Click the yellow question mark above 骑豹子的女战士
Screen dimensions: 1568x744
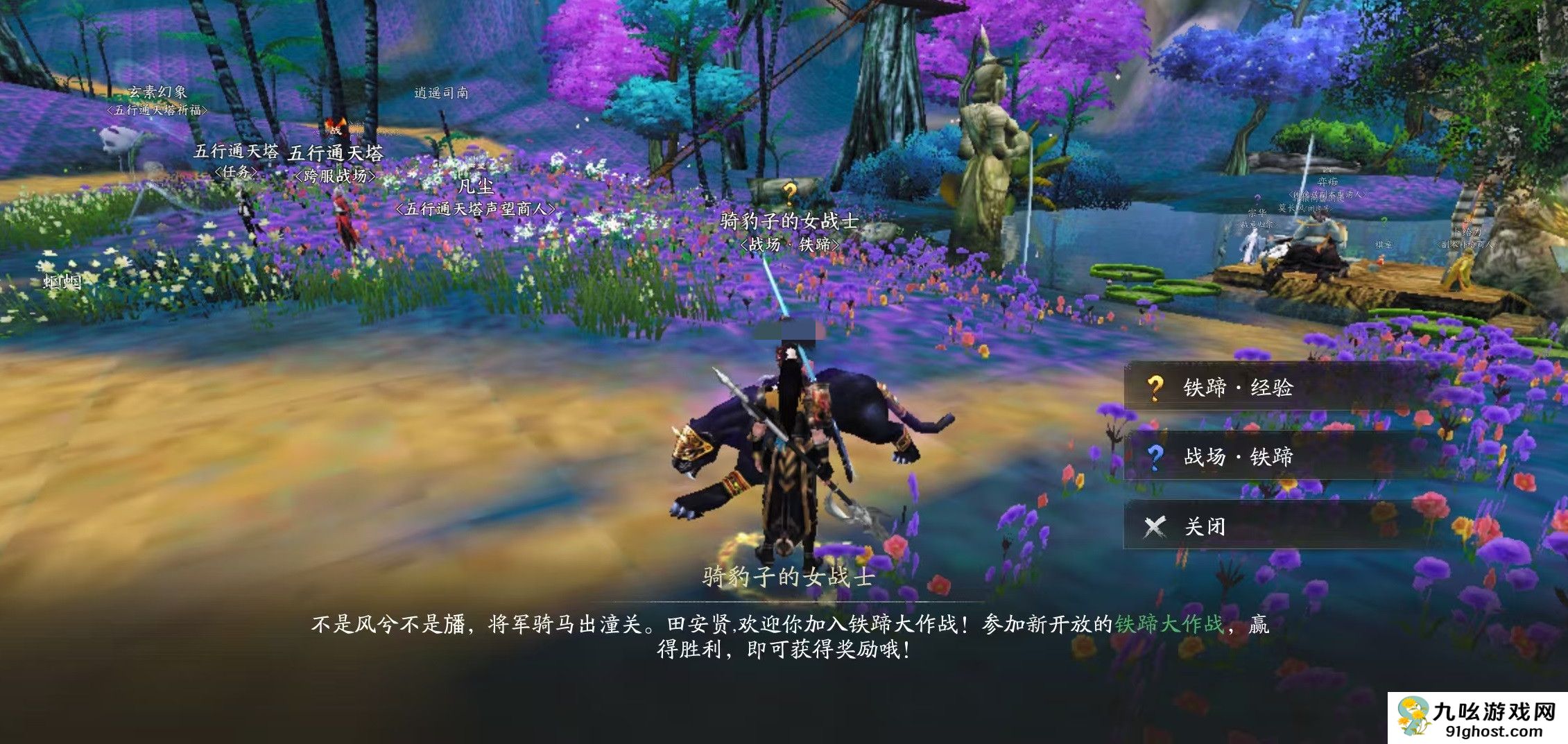tap(790, 194)
